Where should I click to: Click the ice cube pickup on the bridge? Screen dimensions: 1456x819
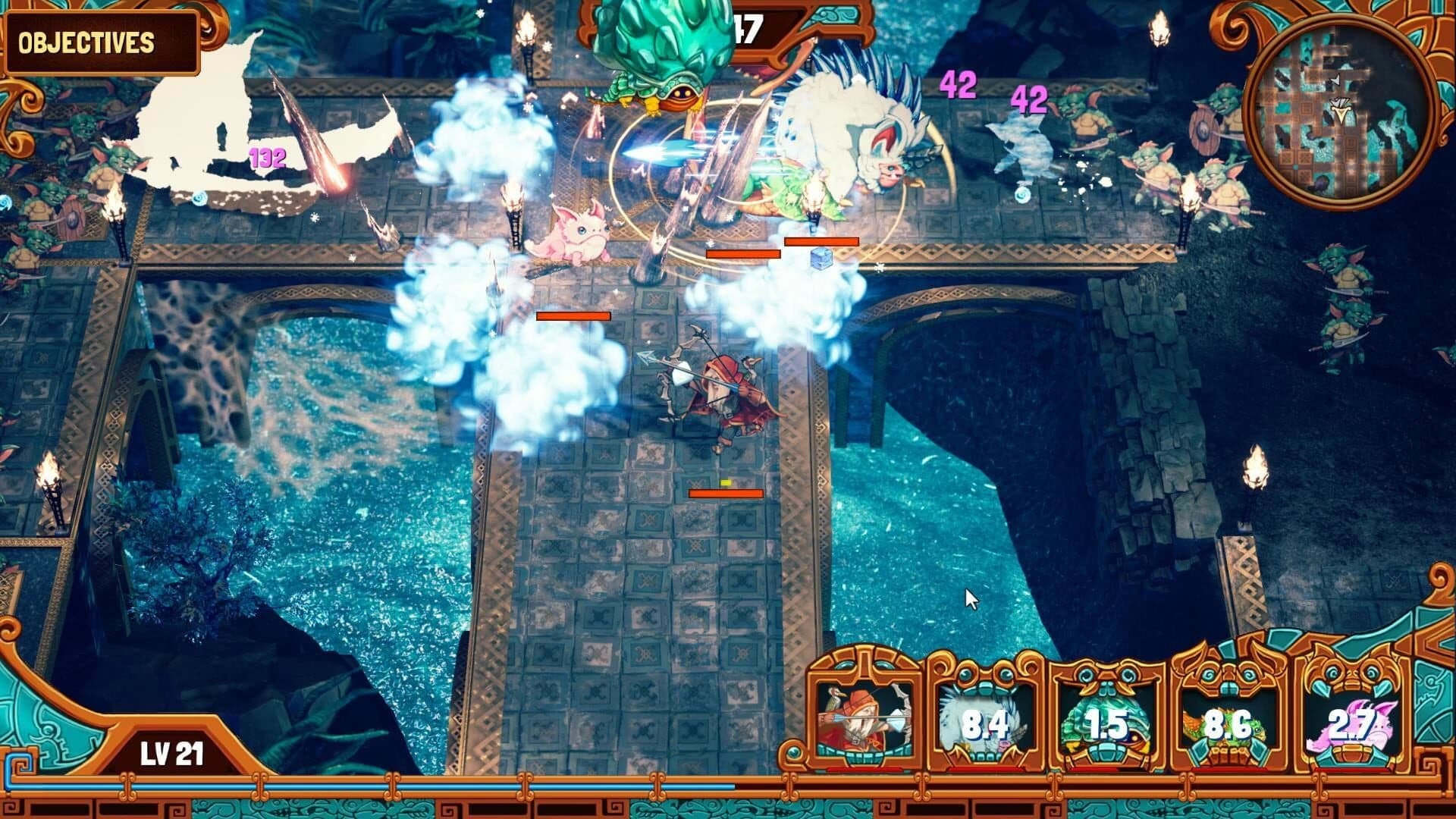pyautogui.click(x=821, y=259)
